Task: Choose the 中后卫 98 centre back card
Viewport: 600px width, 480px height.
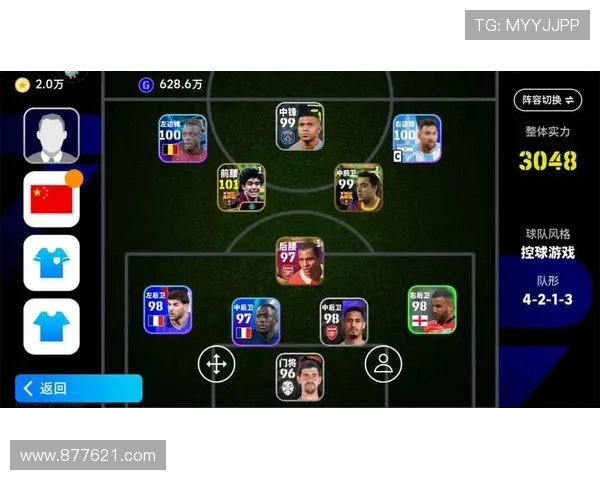Action: (344, 321)
